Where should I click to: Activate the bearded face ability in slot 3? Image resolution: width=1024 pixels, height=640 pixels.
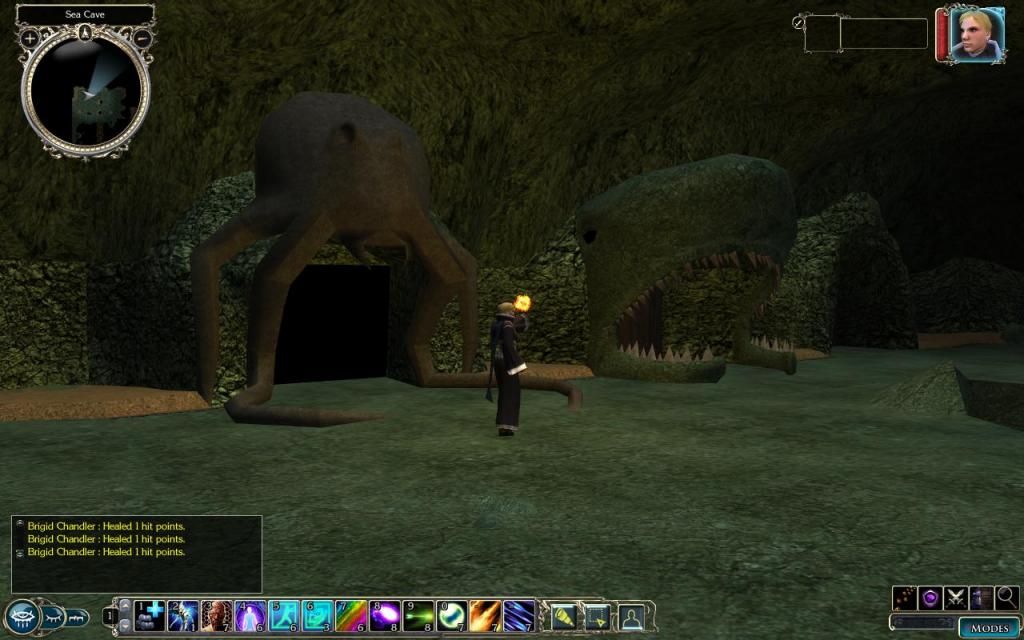coord(216,615)
